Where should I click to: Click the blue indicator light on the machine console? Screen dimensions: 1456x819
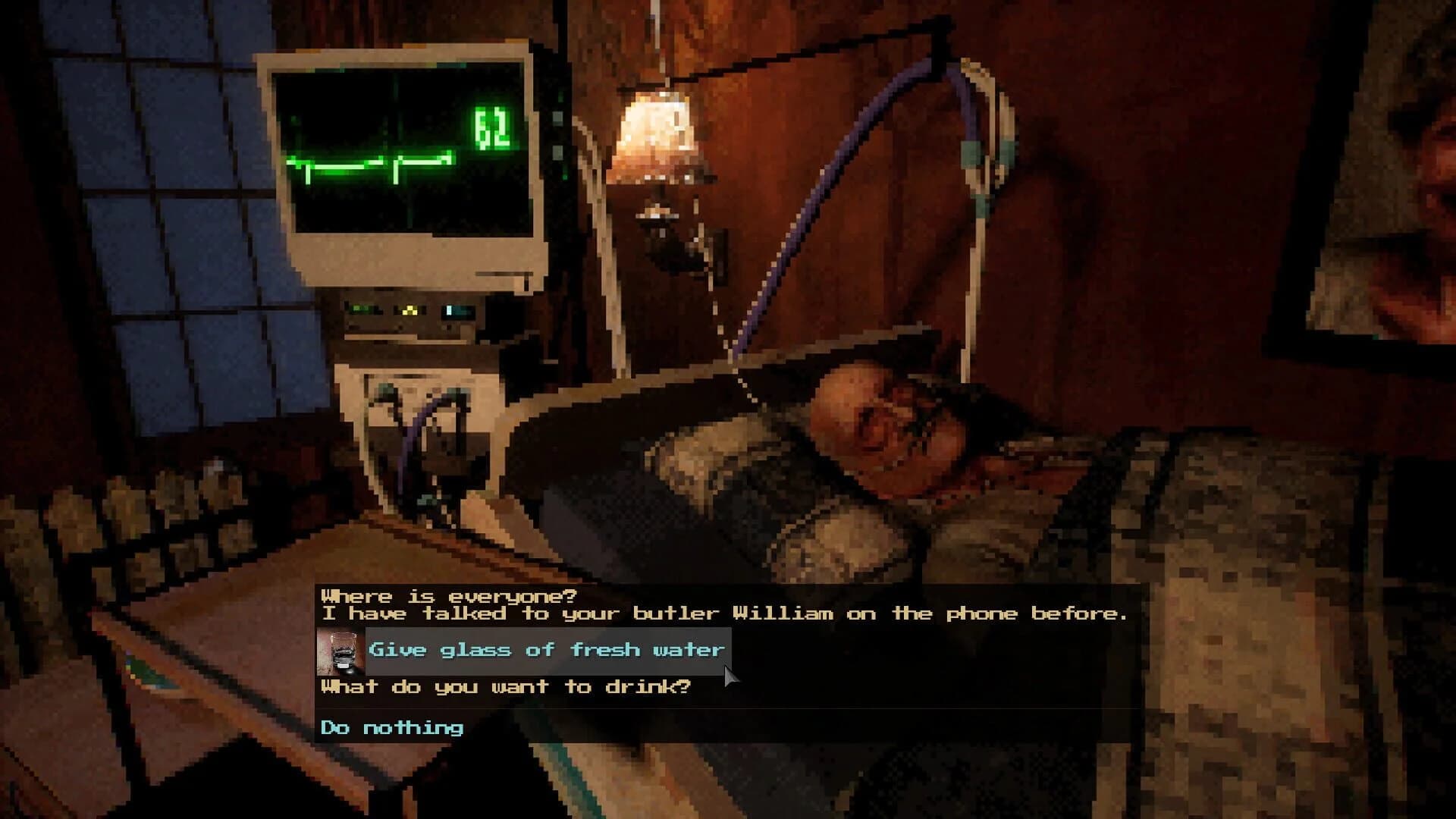pyautogui.click(x=447, y=311)
